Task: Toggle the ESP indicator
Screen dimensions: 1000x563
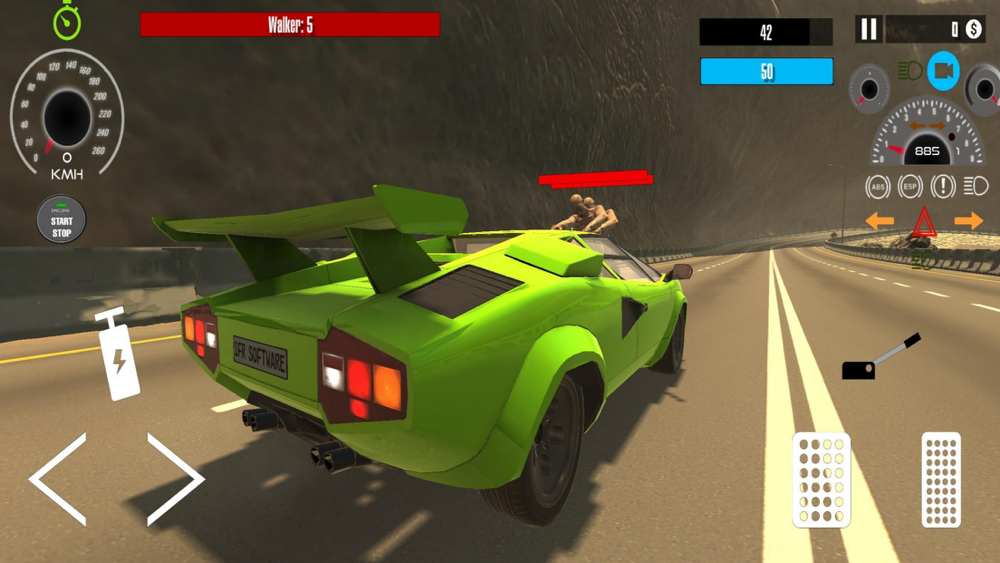Action: click(910, 186)
